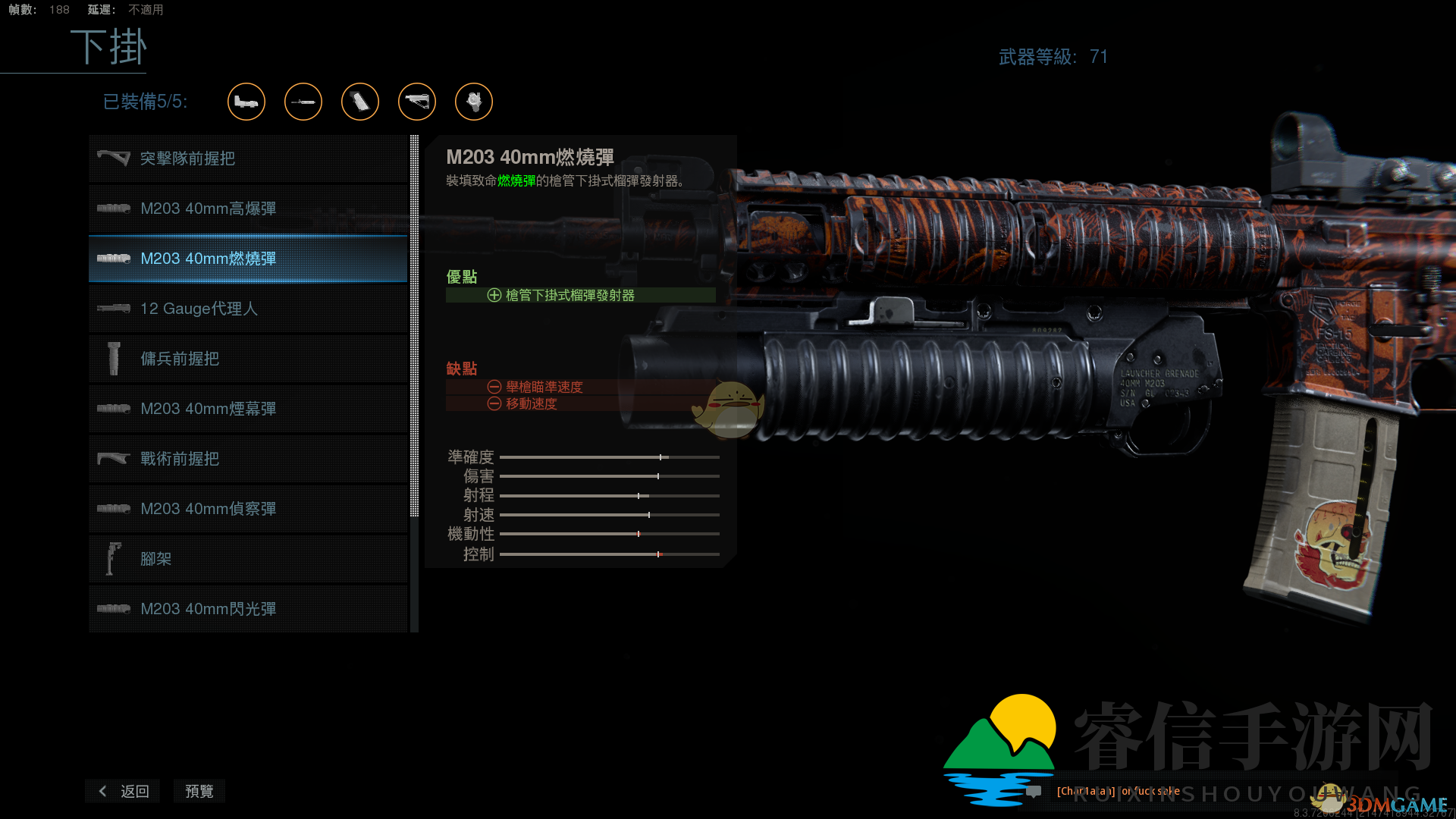Image resolution: width=1456 pixels, height=819 pixels.
Task: Select the 突擊隊前握把 underbarrel attachment
Action: tap(248, 158)
